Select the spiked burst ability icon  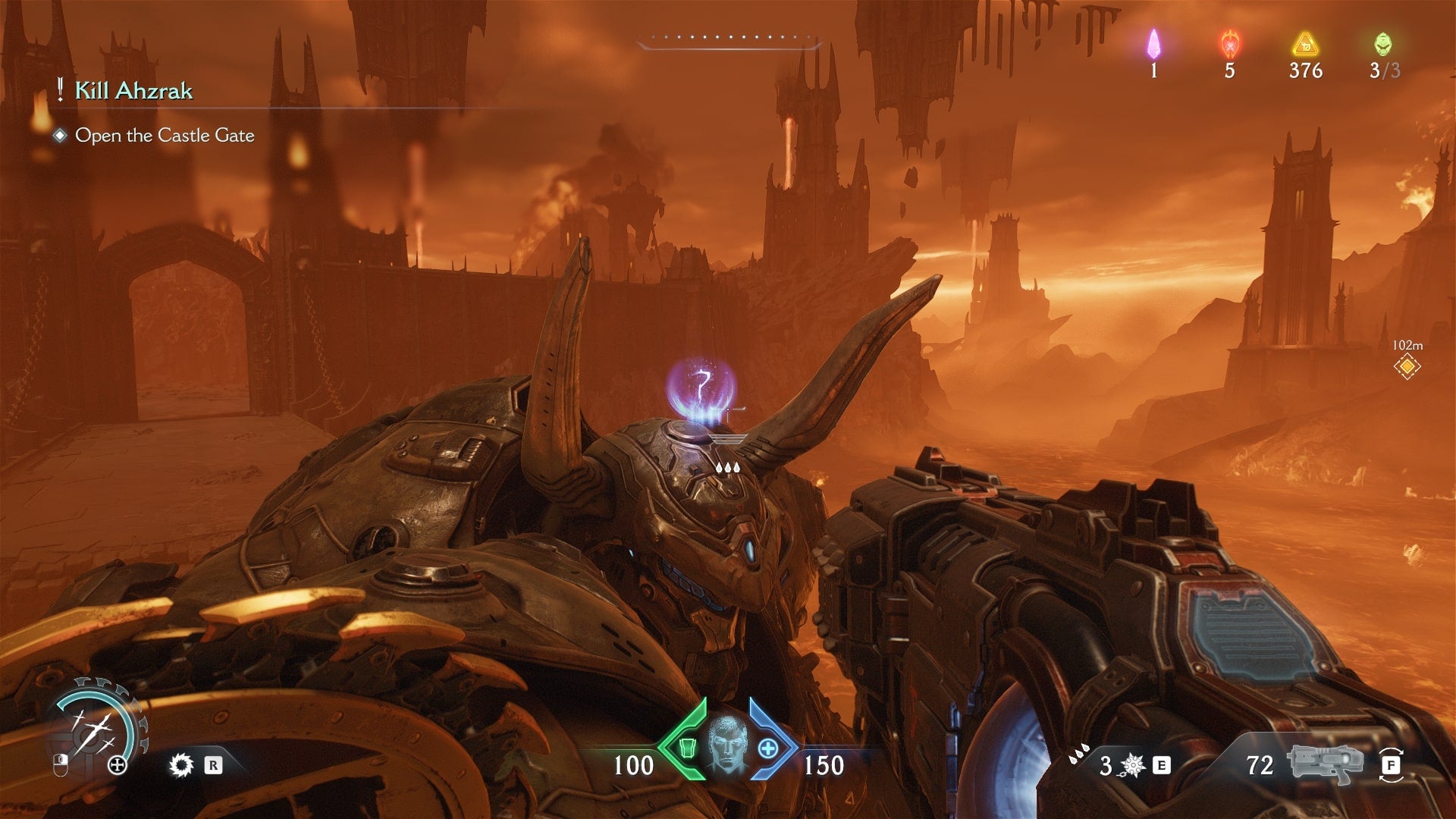pos(1132,766)
